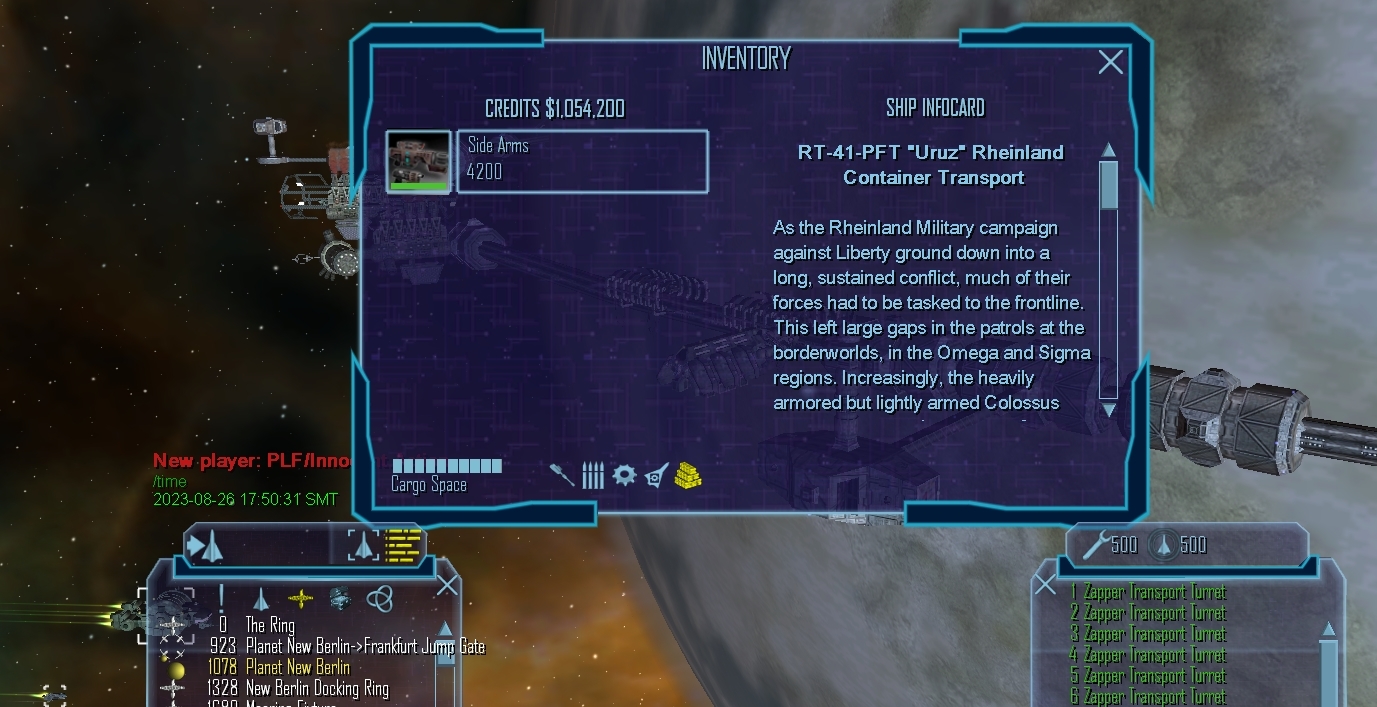Show the important contacts exclamation filter
1377x707 pixels.
pos(221,598)
